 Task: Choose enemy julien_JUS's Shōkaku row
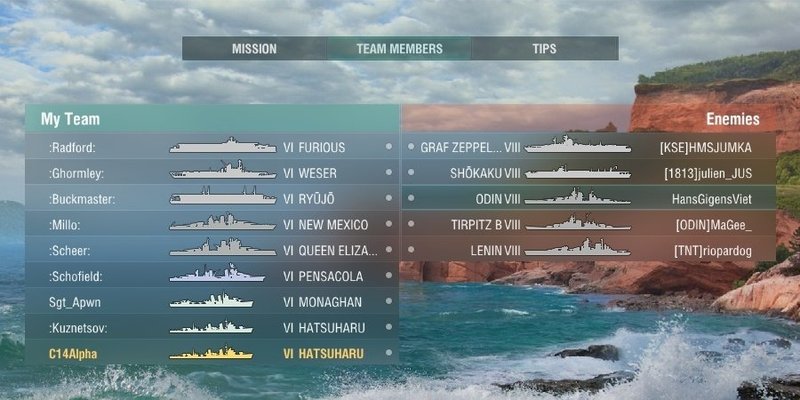(590, 173)
